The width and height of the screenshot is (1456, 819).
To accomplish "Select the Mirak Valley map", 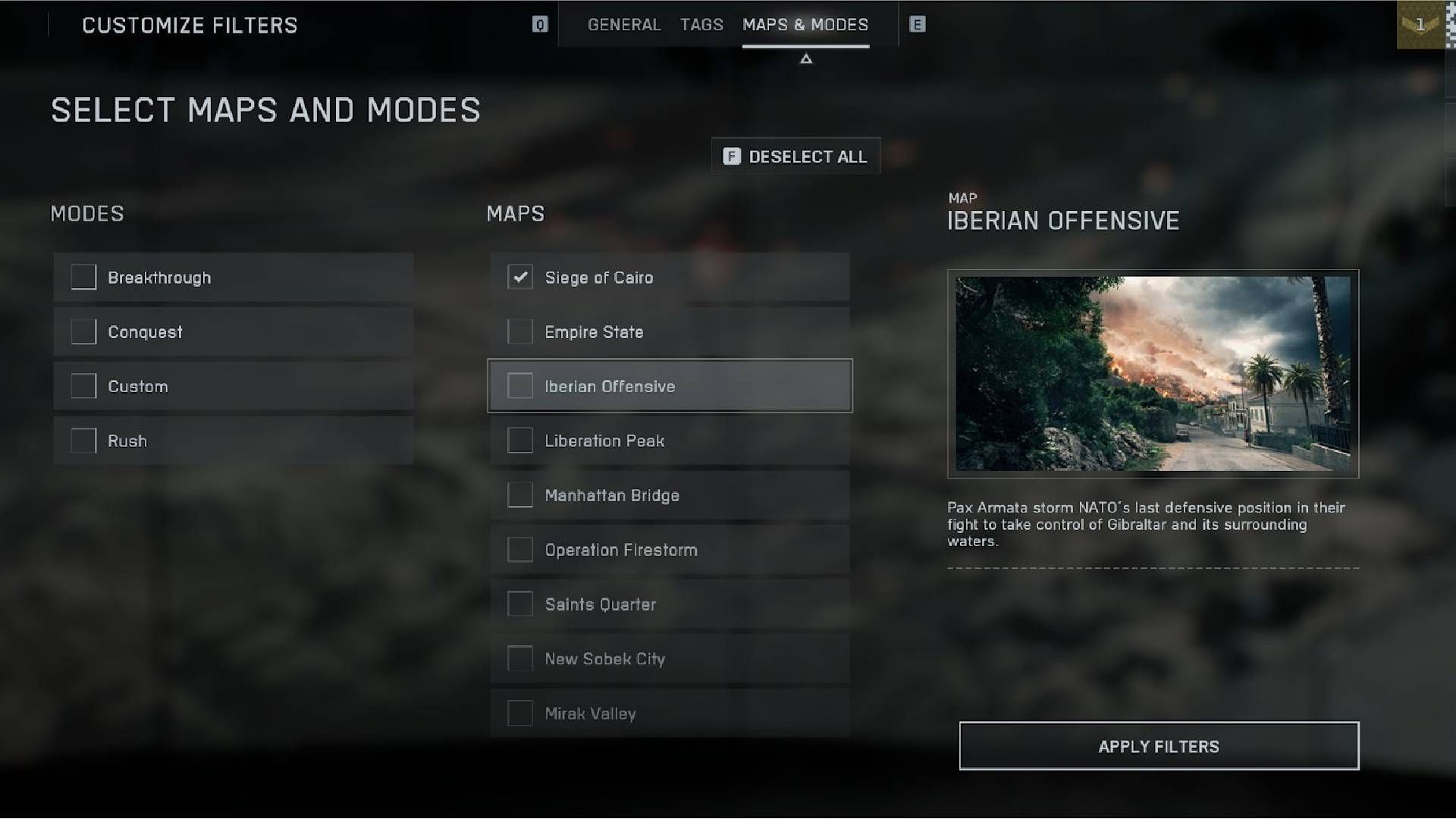I will (x=520, y=714).
